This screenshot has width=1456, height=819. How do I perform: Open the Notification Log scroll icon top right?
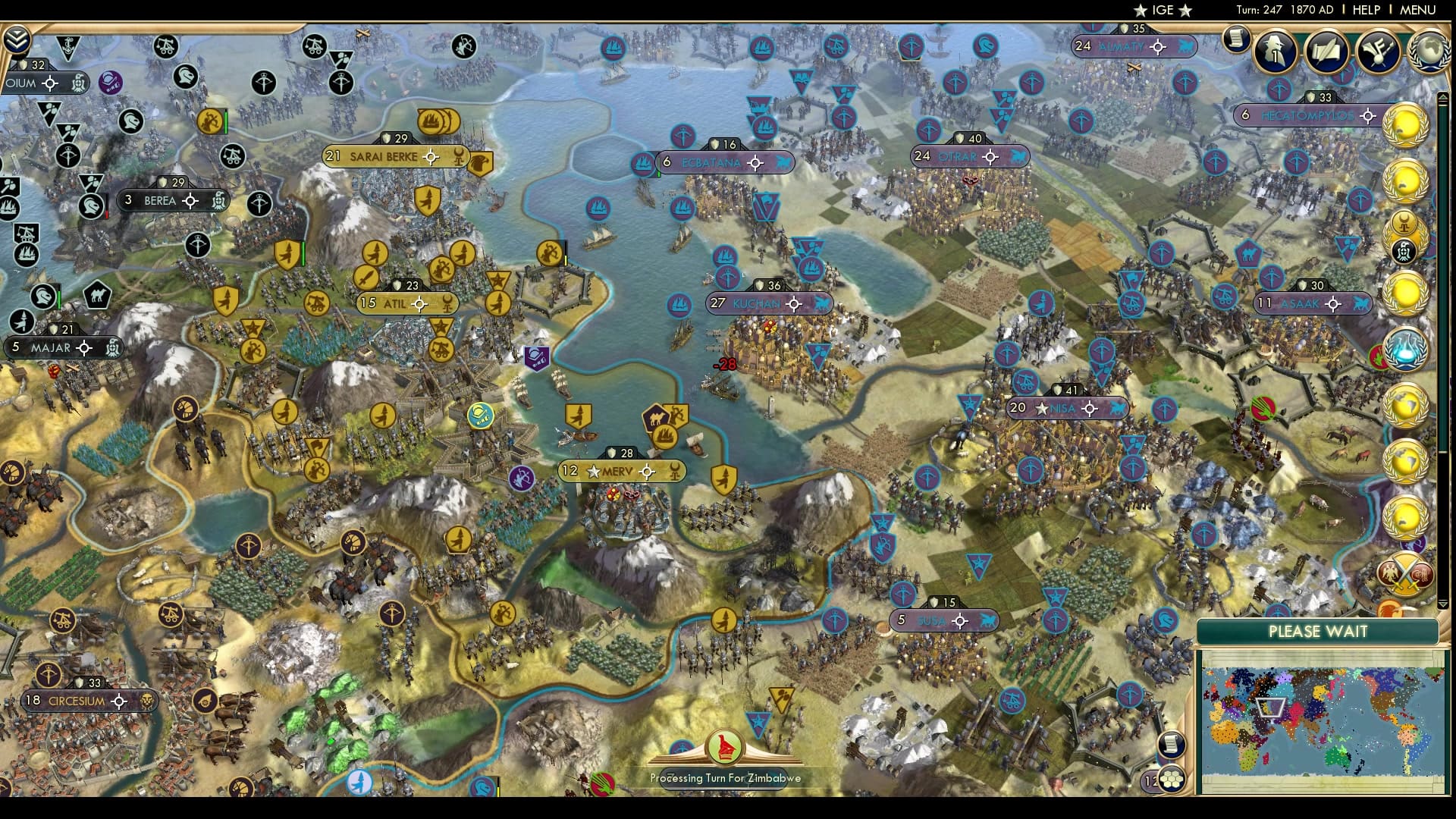pos(1236,38)
